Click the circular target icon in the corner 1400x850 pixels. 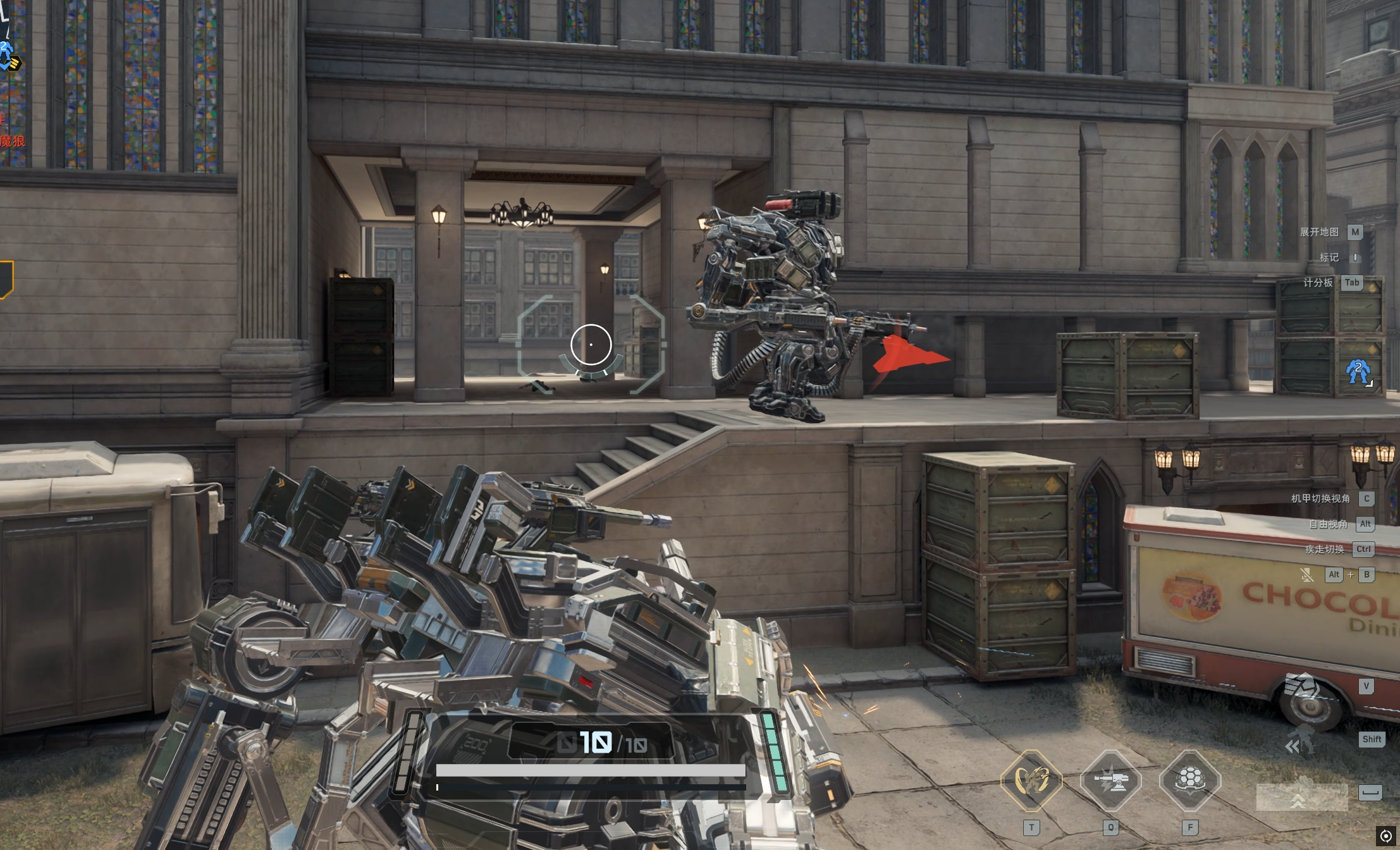click(1385, 836)
